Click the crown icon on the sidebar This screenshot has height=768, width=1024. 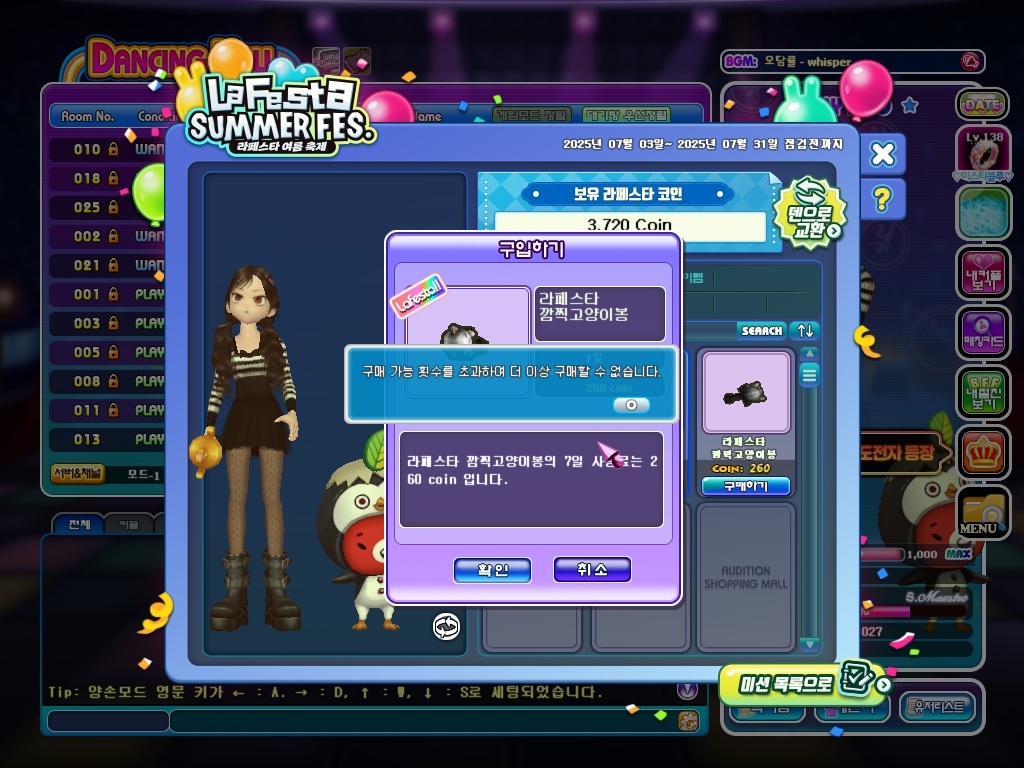click(x=982, y=453)
